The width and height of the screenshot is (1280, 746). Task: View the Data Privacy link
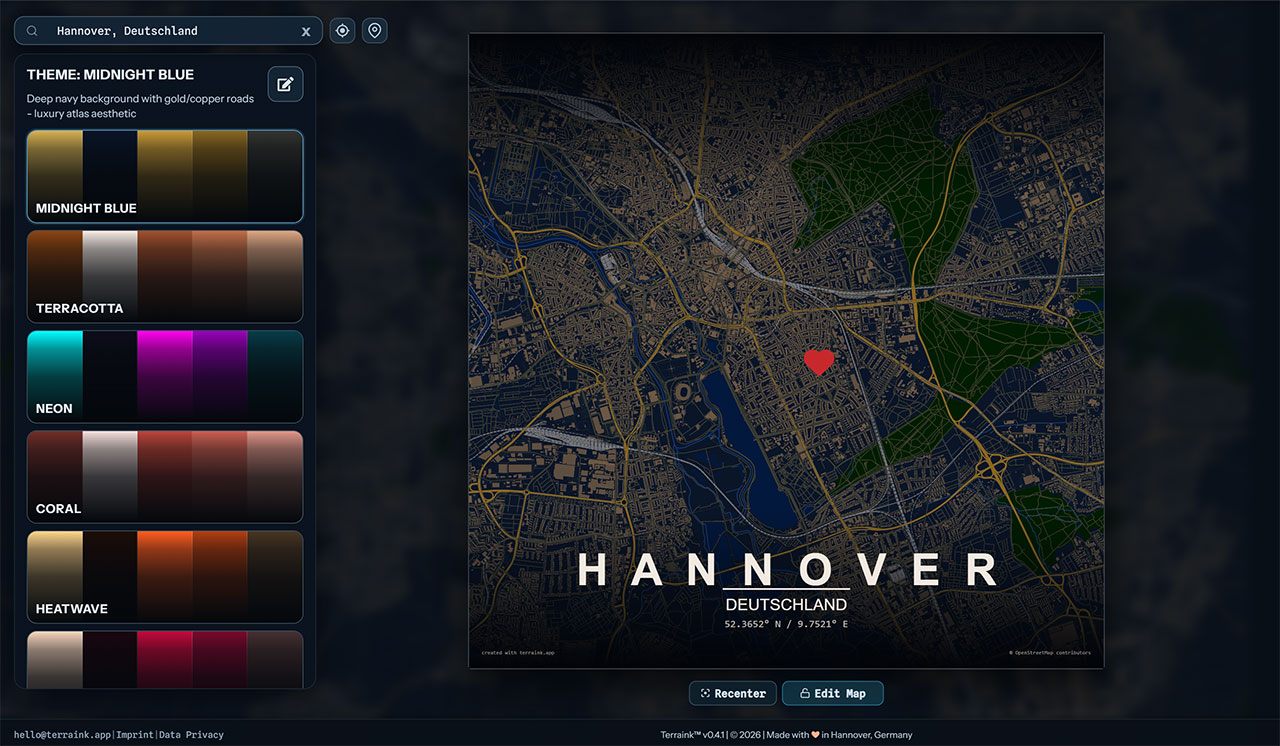191,735
